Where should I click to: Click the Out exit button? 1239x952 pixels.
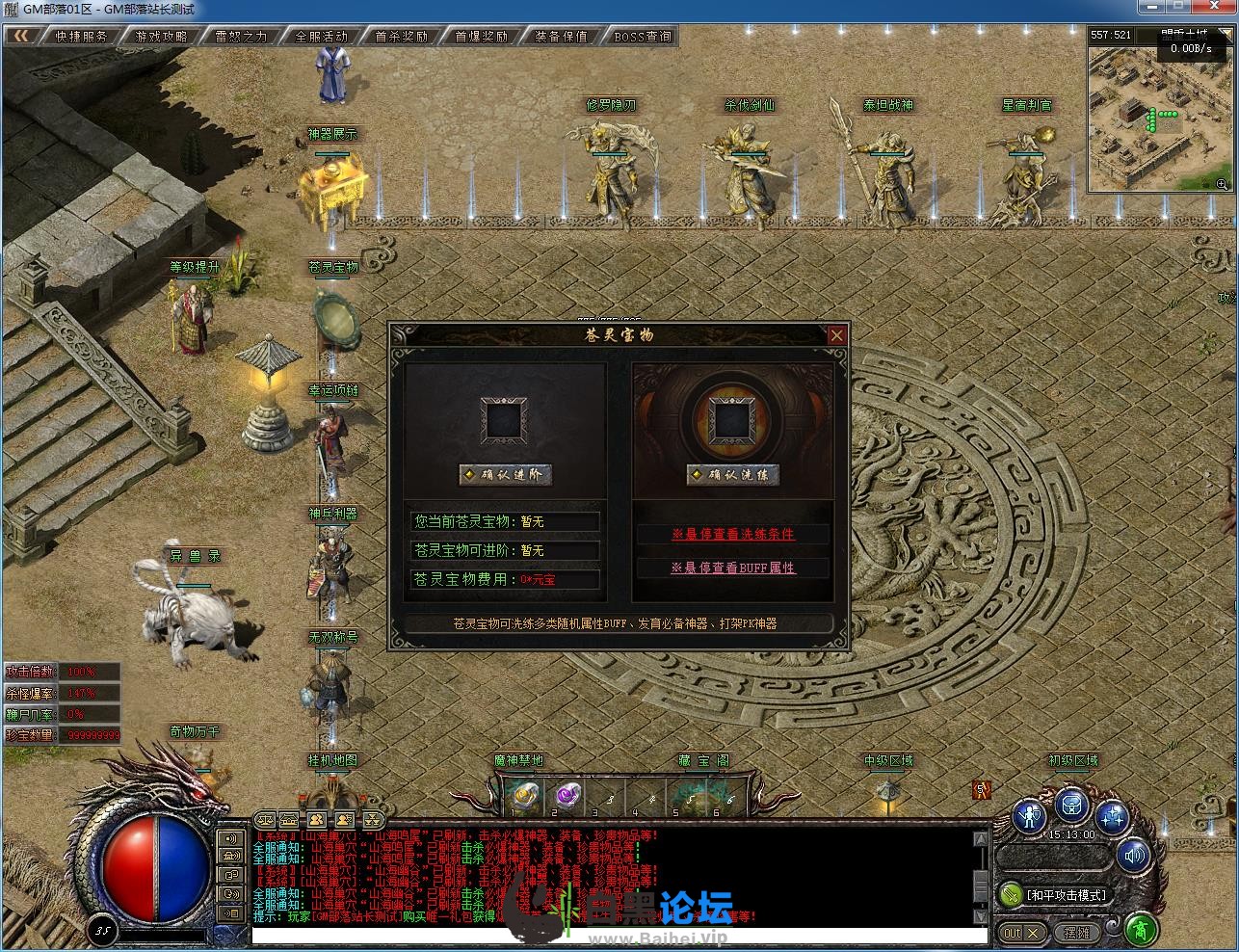coord(1021,933)
